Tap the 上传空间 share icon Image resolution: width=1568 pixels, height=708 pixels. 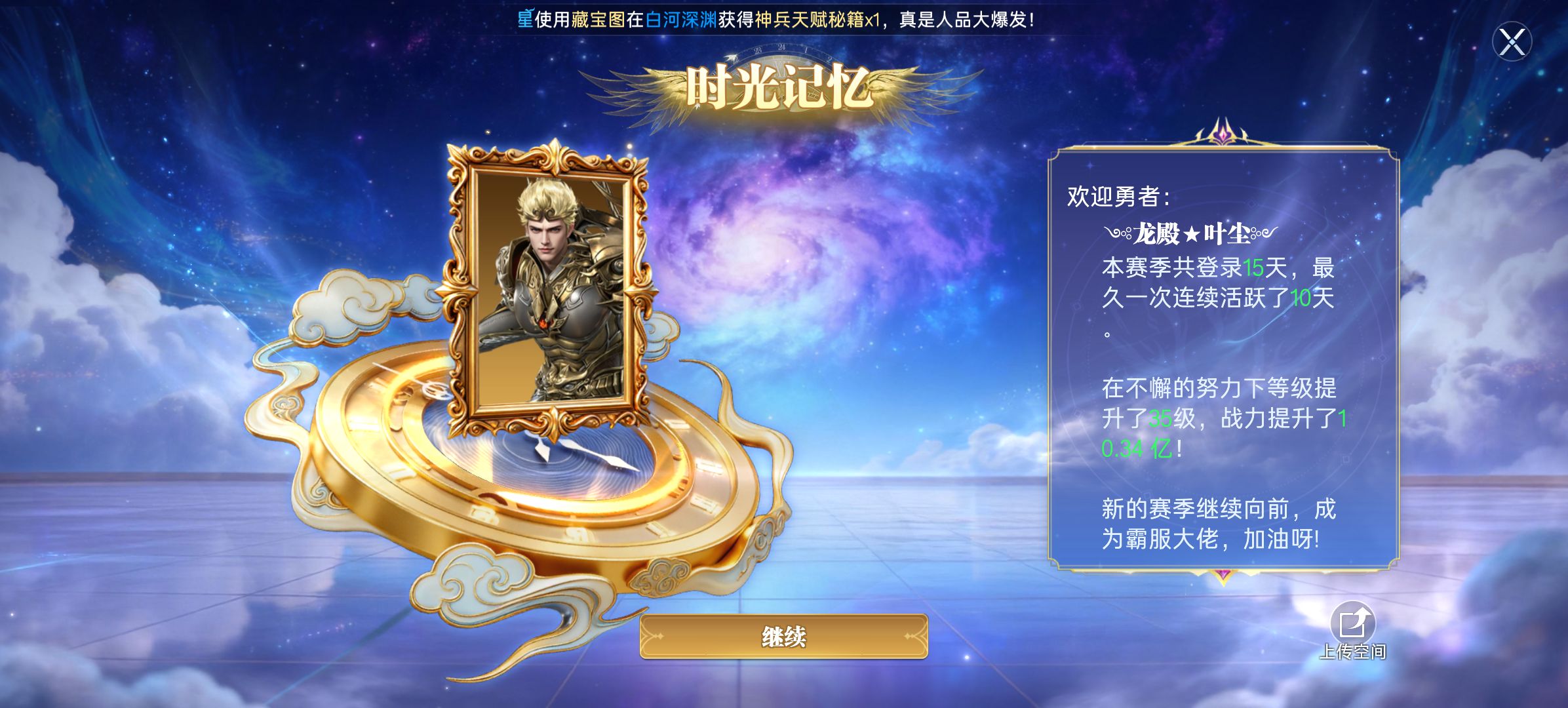coord(1352,623)
